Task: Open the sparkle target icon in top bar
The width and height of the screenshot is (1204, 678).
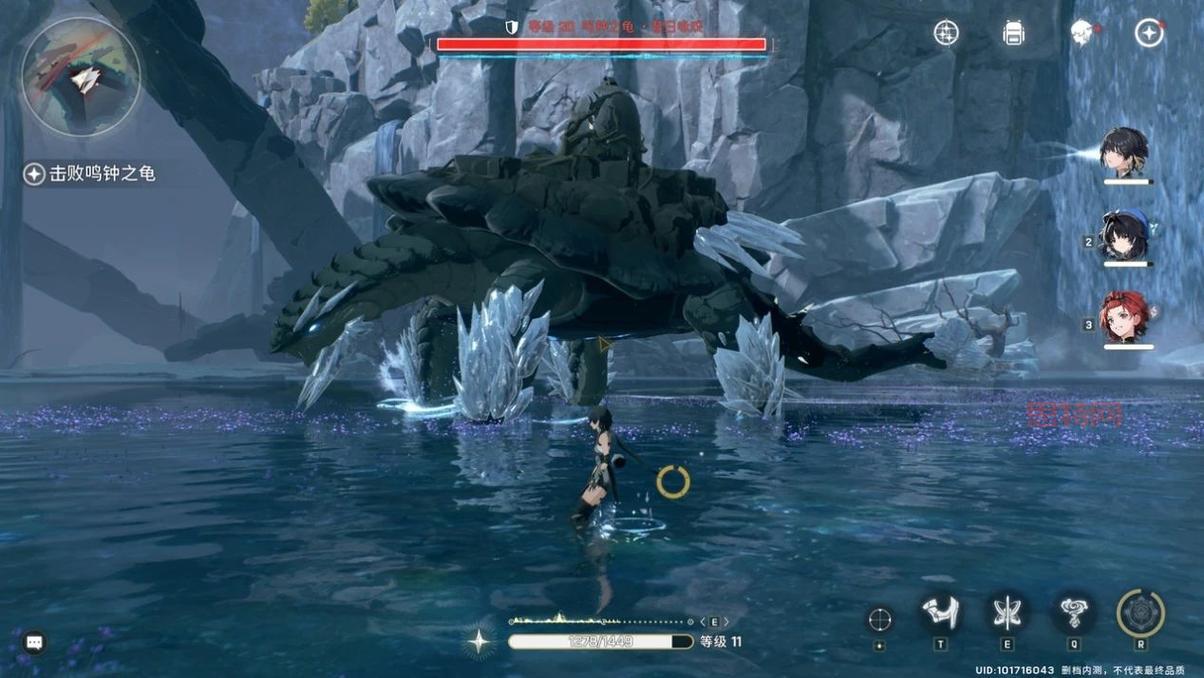Action: click(946, 33)
